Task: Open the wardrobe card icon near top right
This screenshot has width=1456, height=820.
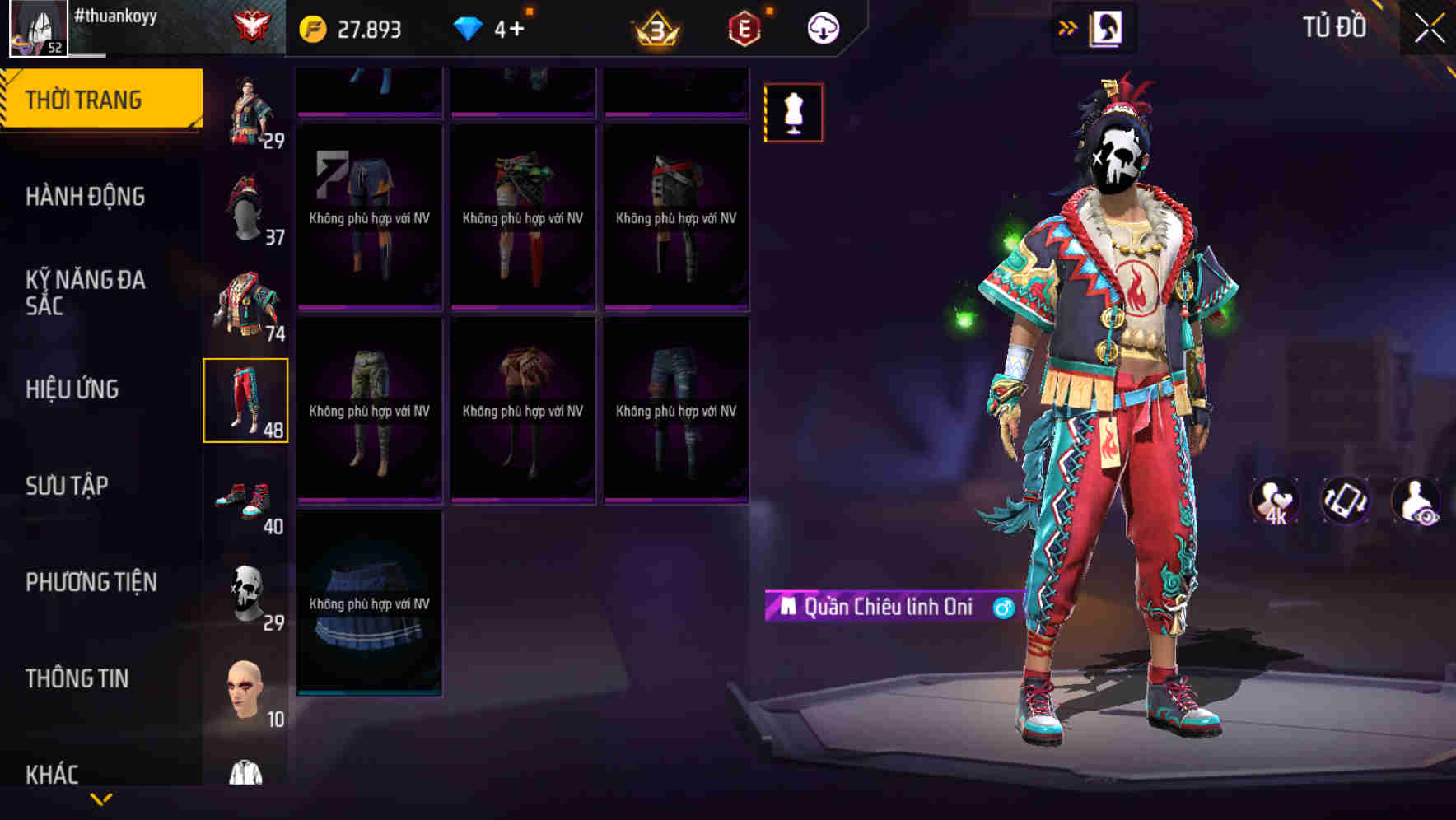Action: pyautogui.click(x=1108, y=27)
